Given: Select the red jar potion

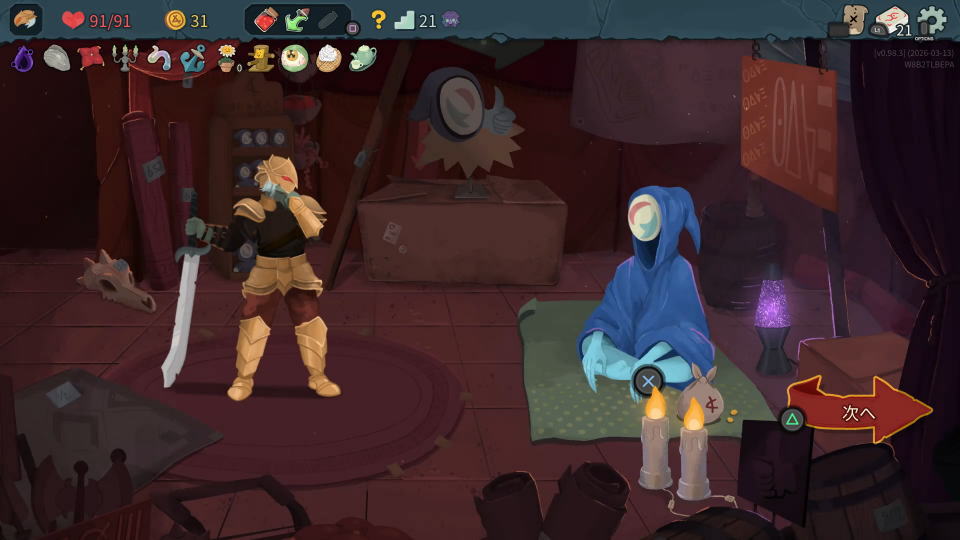Looking at the screenshot, I should pyautogui.click(x=267, y=20).
